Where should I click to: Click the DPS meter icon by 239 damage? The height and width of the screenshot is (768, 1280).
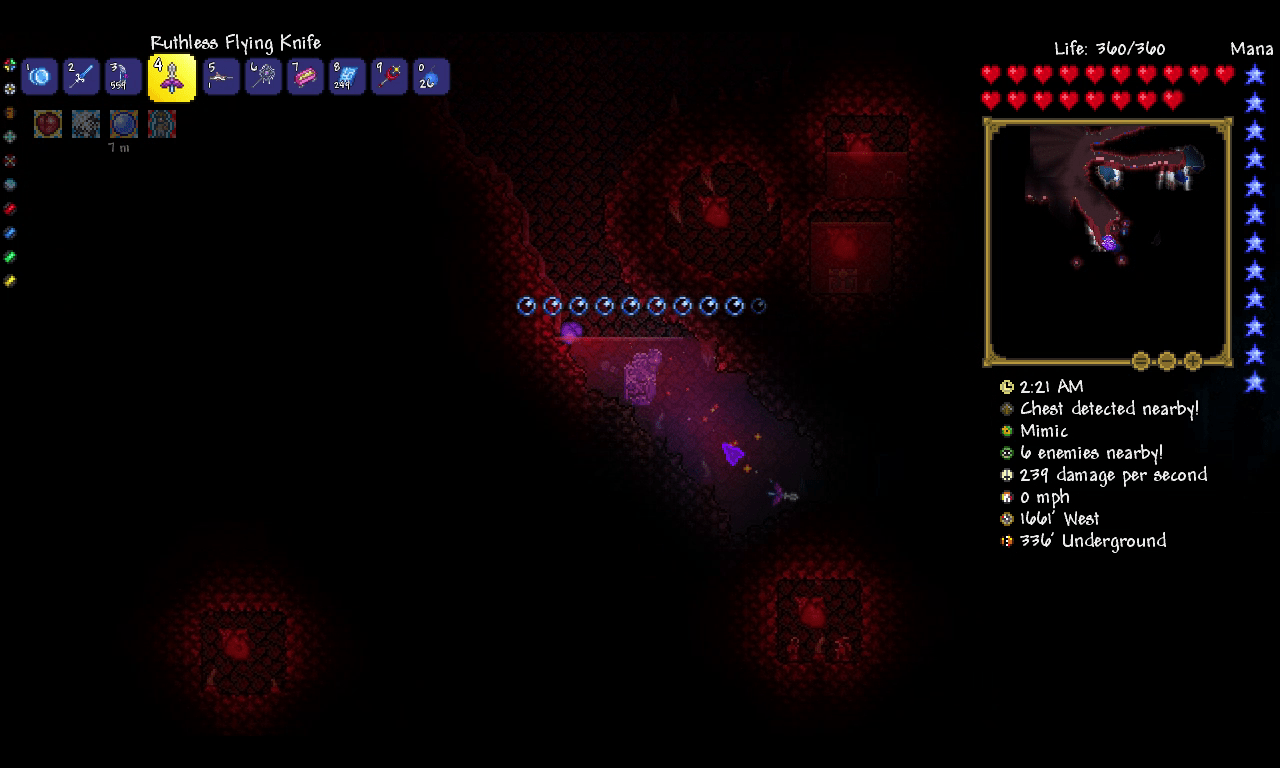pyautogui.click(x=1006, y=475)
